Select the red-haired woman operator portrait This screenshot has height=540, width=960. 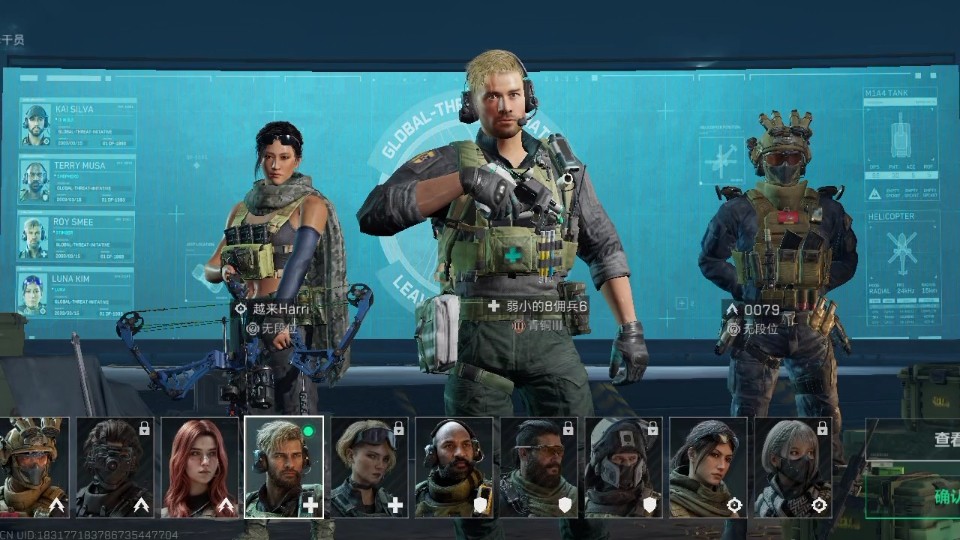pos(200,467)
